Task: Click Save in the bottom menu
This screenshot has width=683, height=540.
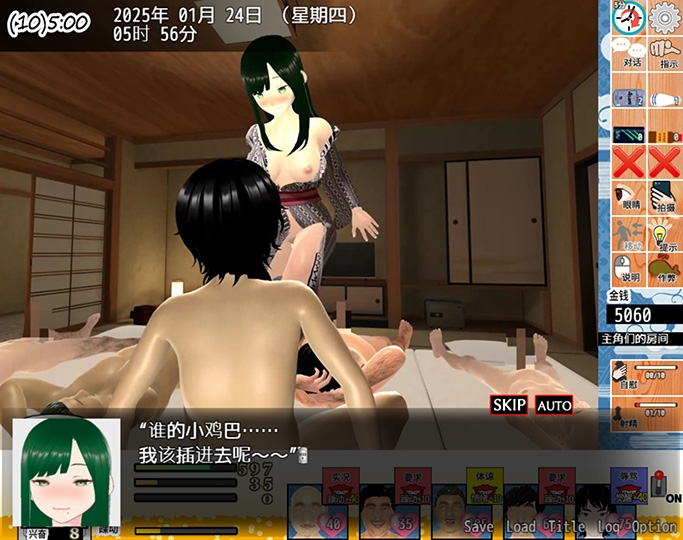Action: click(479, 526)
